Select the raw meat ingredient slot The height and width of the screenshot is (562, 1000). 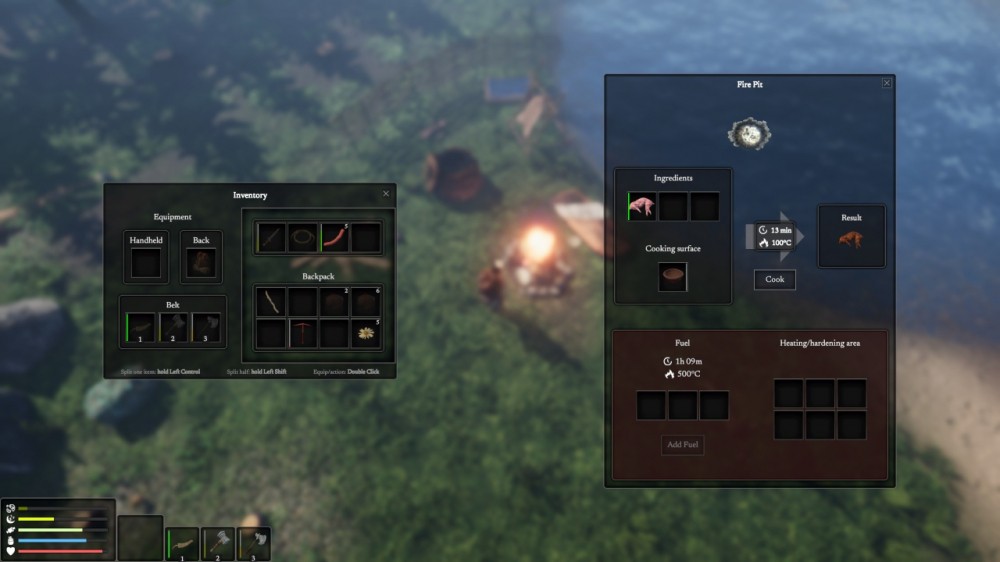point(642,207)
